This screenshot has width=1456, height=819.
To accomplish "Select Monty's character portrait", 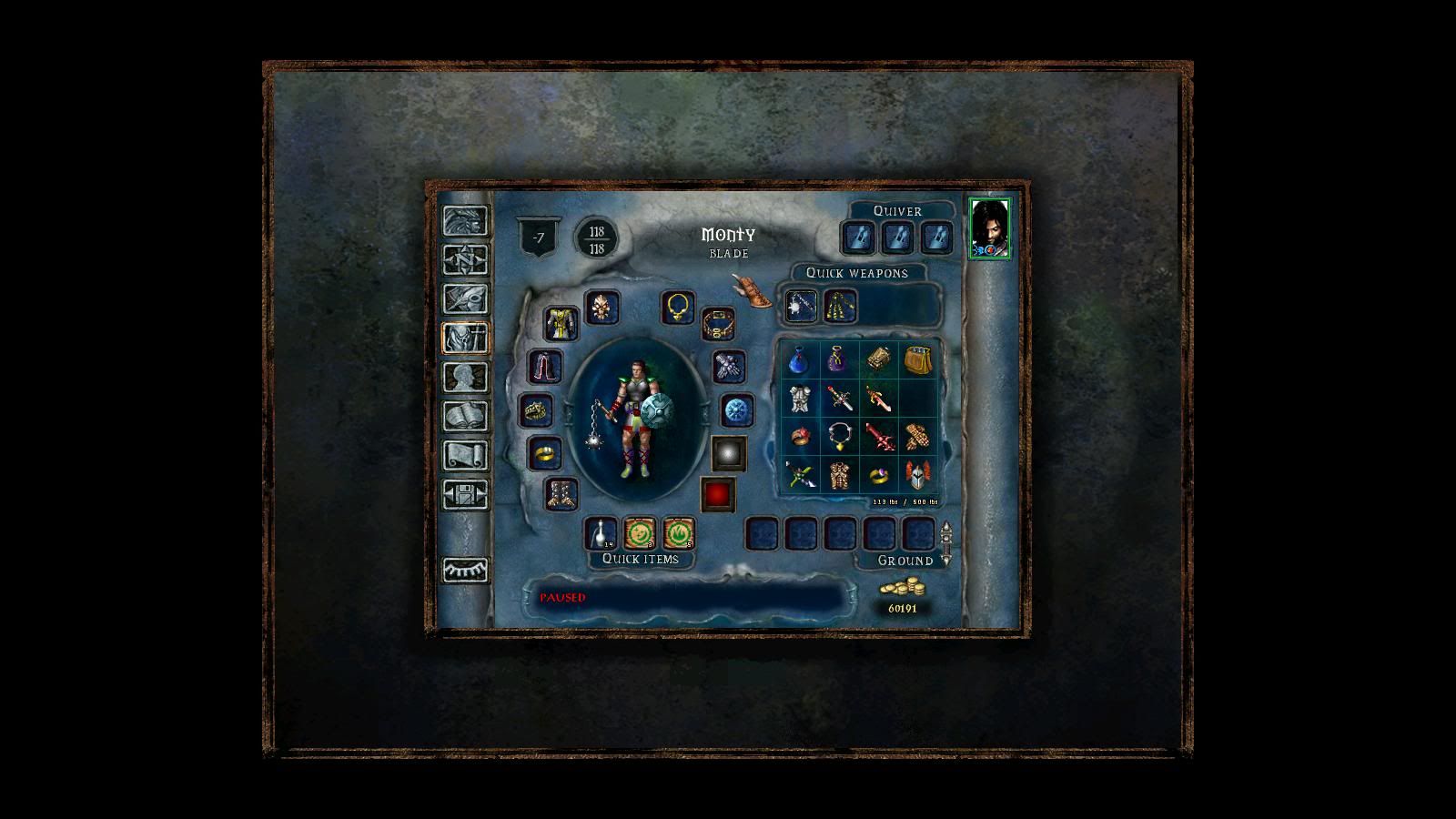I will point(989,228).
